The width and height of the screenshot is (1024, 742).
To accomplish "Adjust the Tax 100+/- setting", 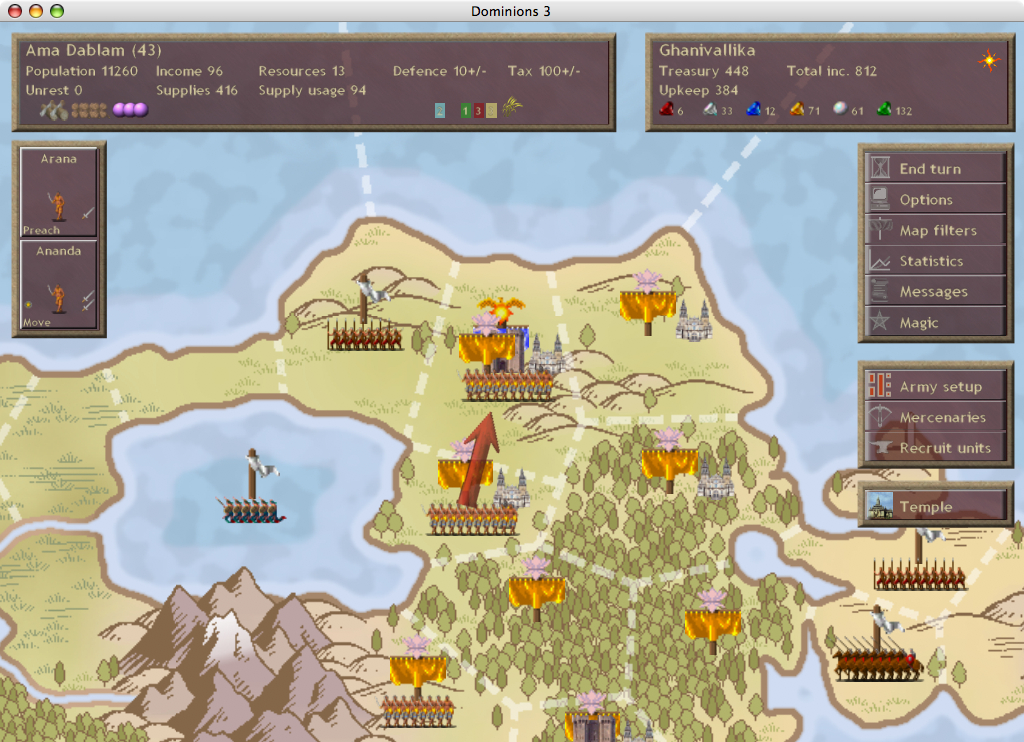I will click(x=544, y=72).
